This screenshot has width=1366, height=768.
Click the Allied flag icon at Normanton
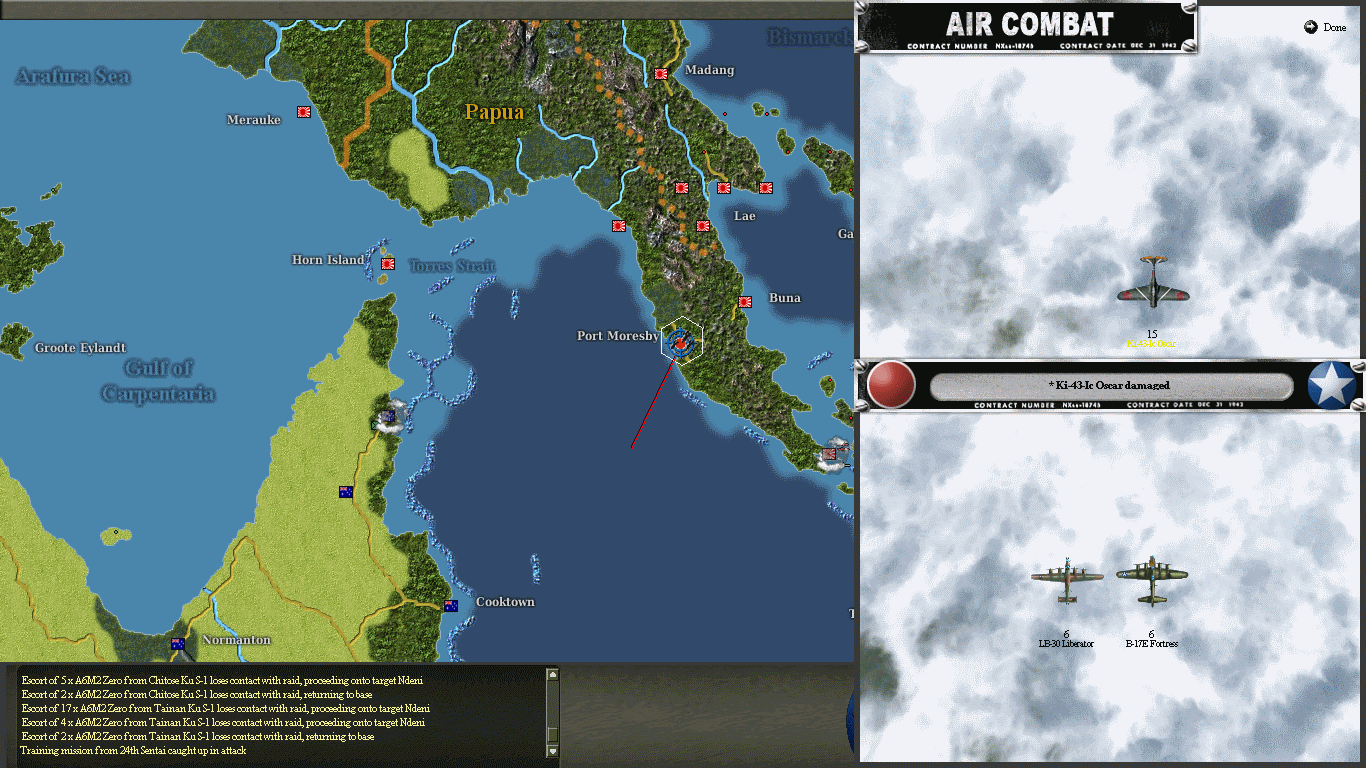click(177, 644)
